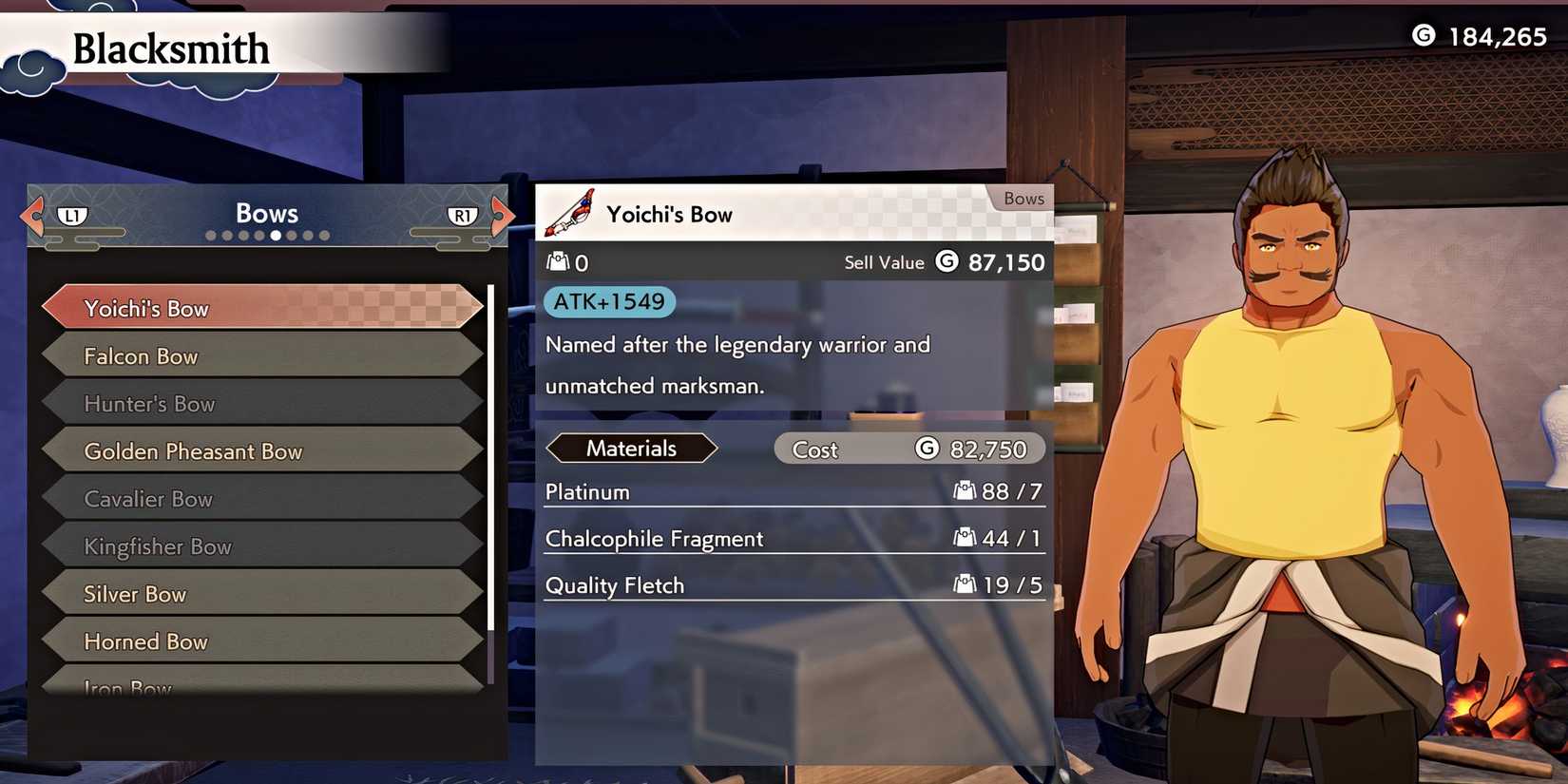This screenshot has width=1568, height=784.
Task: Click the bag icon beside Platinum quantity
Action: pyautogui.click(x=966, y=491)
